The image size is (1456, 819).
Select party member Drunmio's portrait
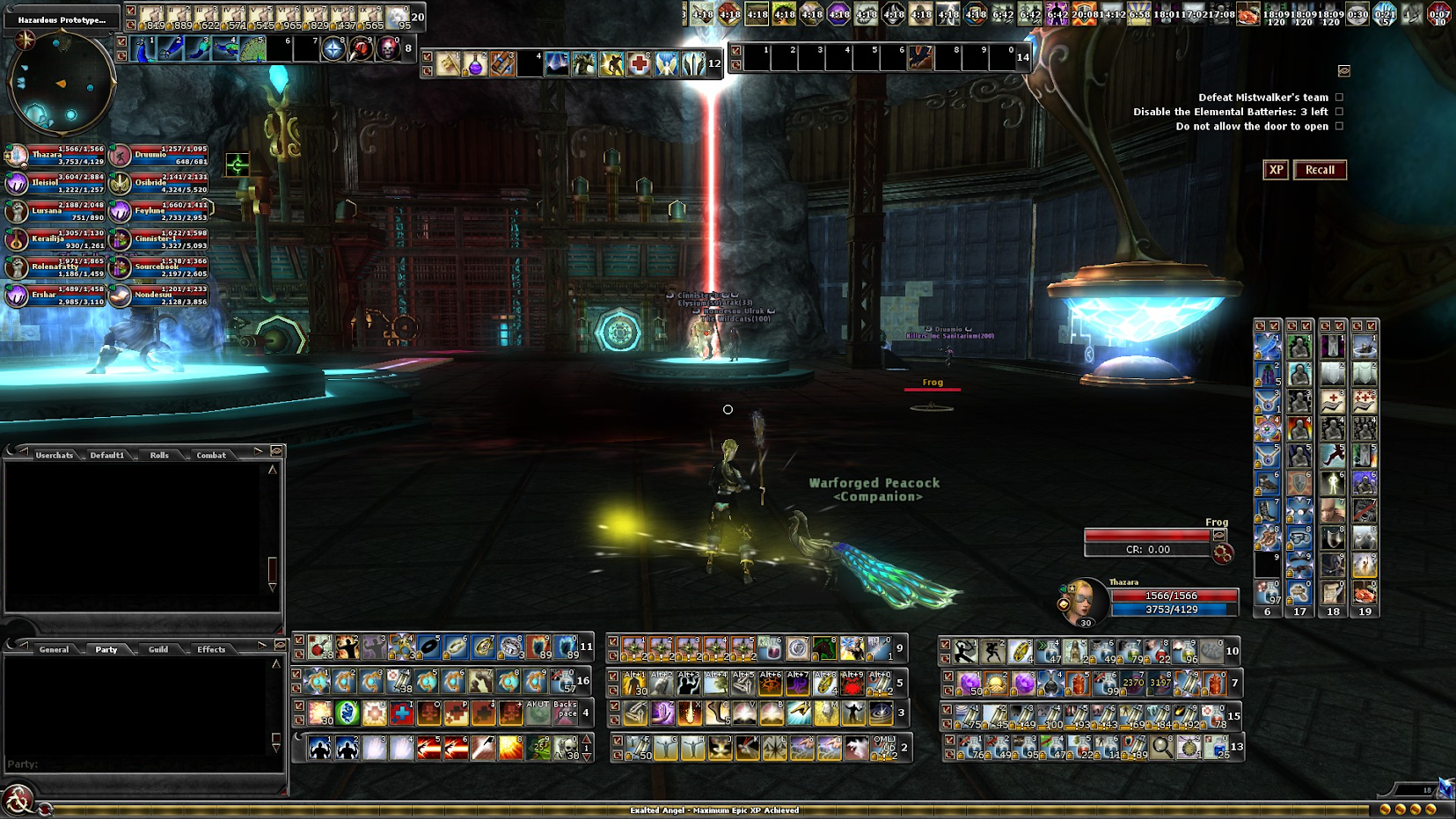coord(120,156)
